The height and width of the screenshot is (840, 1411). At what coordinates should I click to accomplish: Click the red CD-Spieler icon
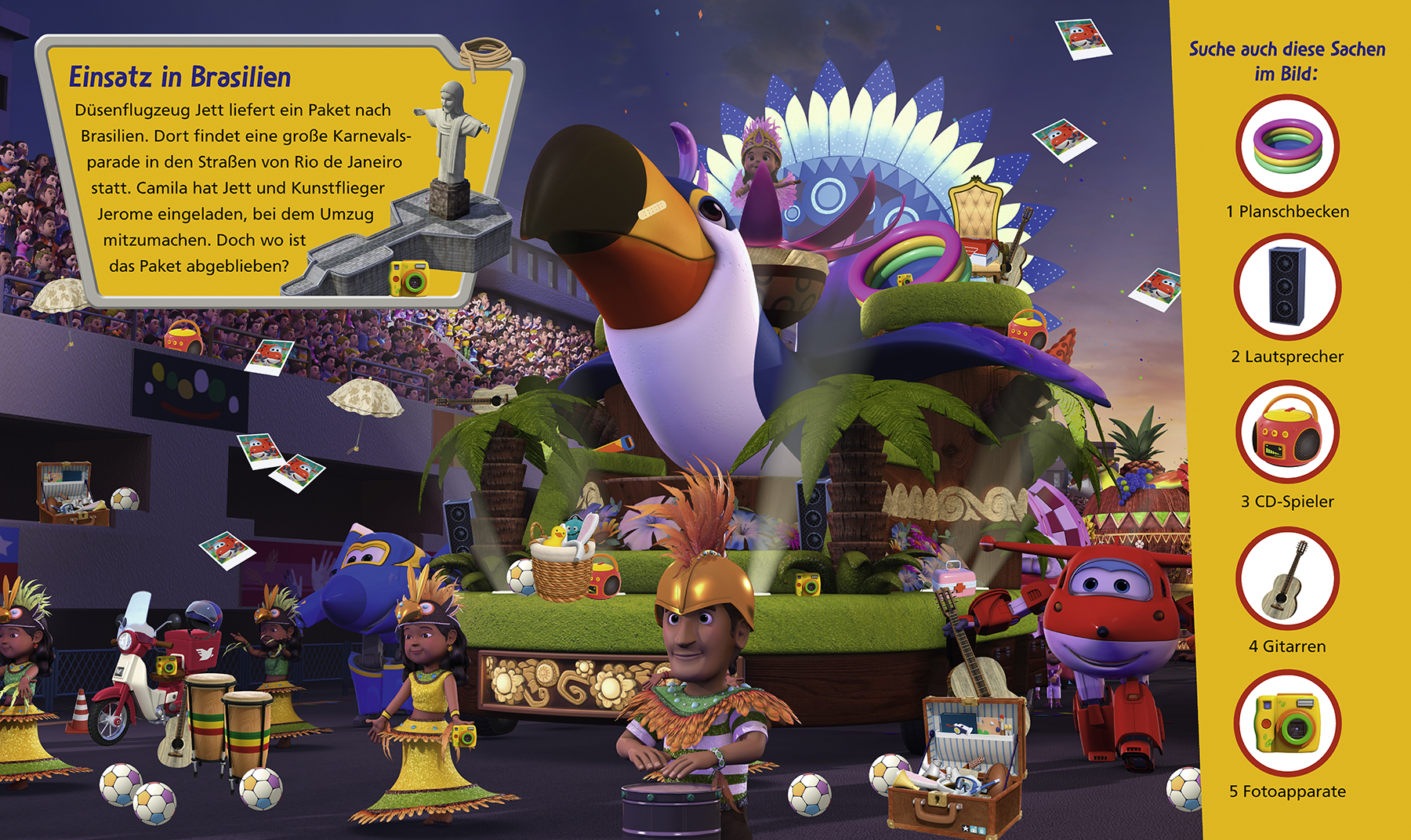click(x=1287, y=432)
